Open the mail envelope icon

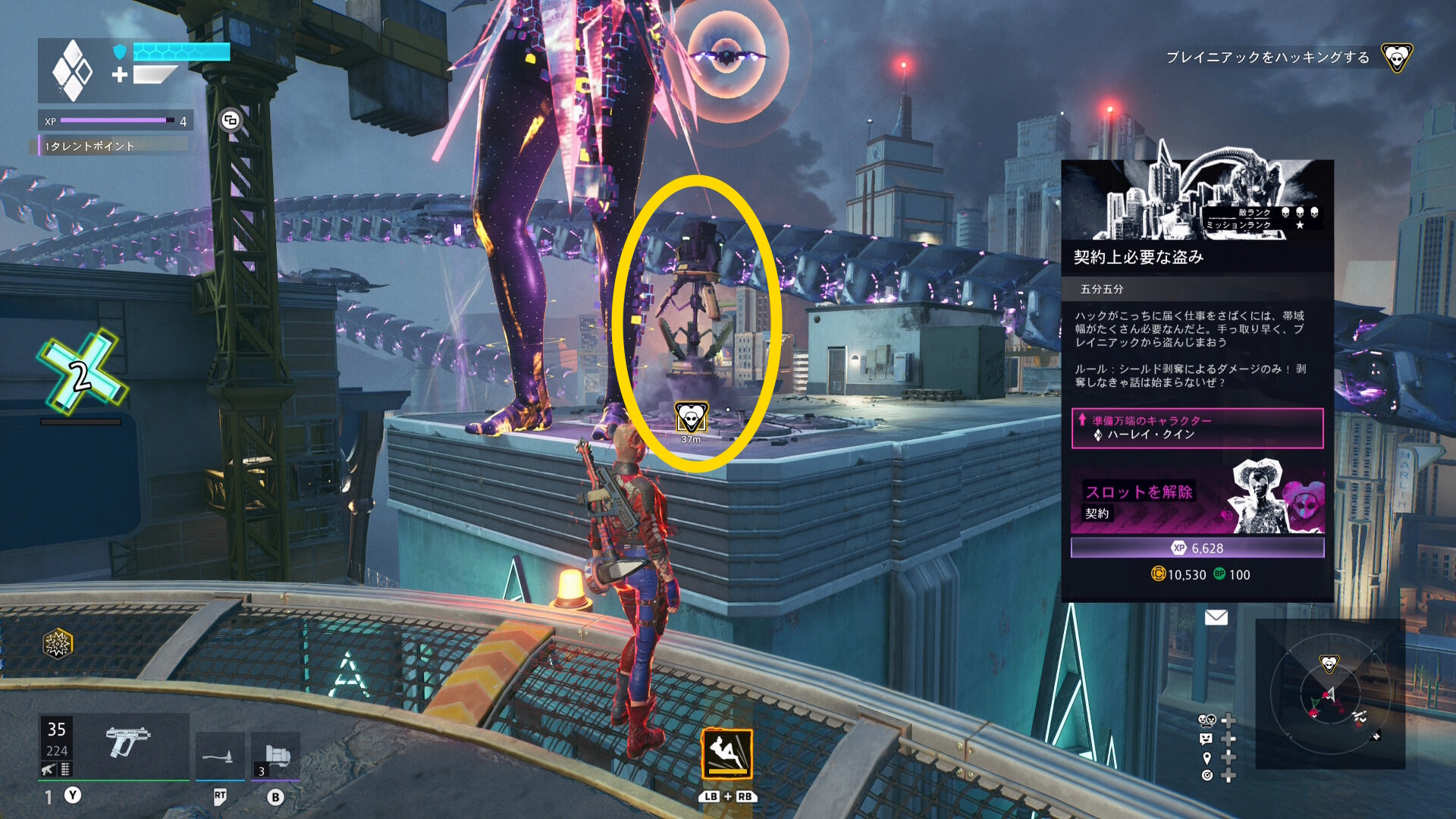point(1216,617)
